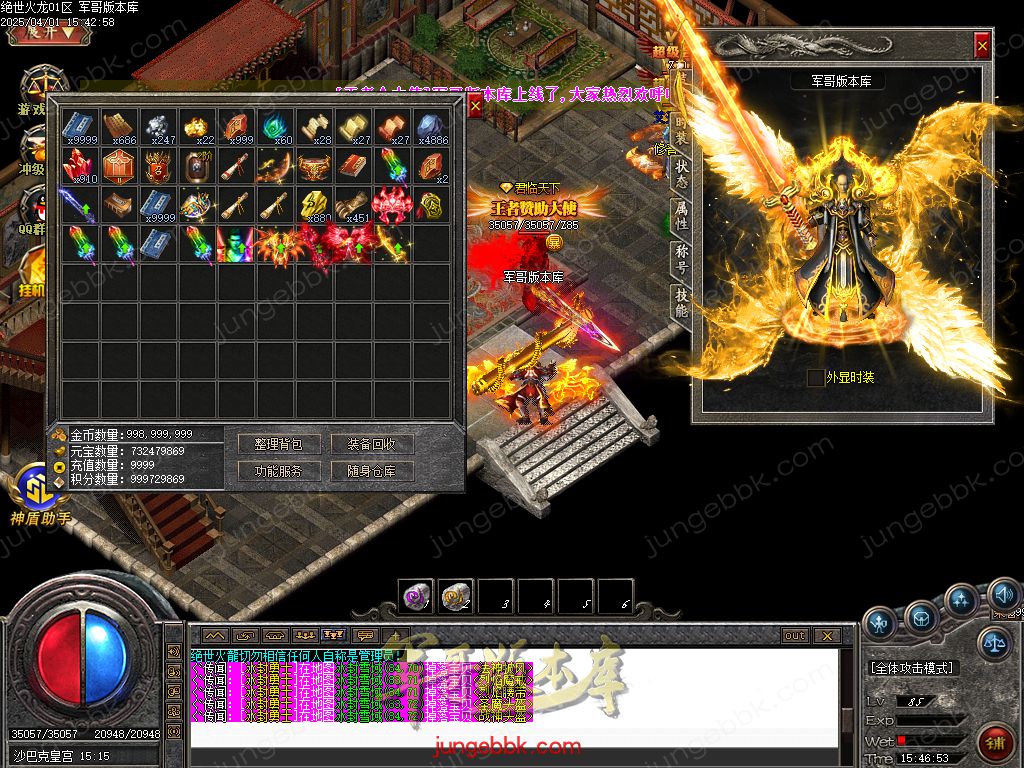Click the chat window 'out' button

pyautogui.click(x=795, y=636)
